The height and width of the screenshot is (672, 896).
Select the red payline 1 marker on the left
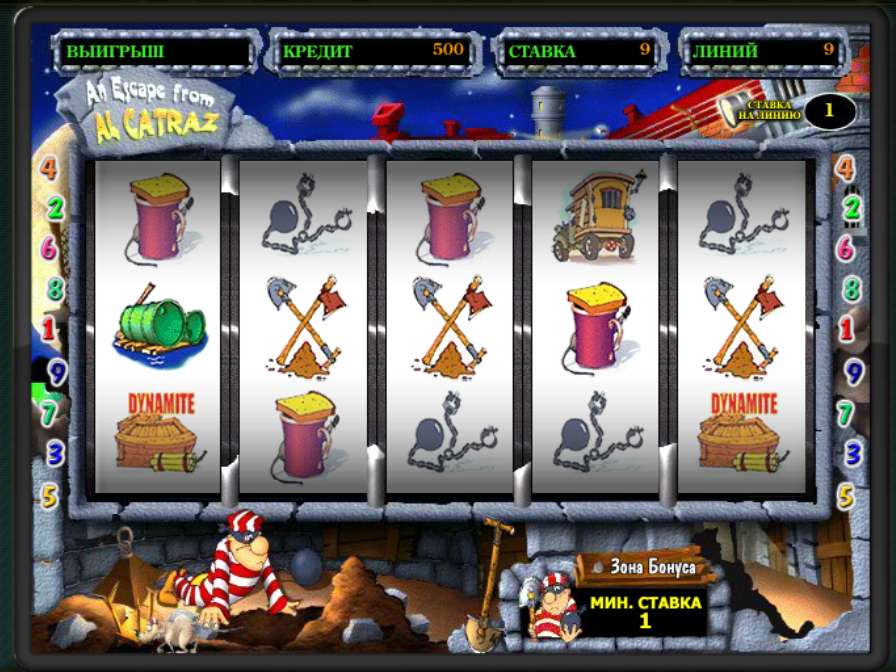pyautogui.click(x=49, y=329)
